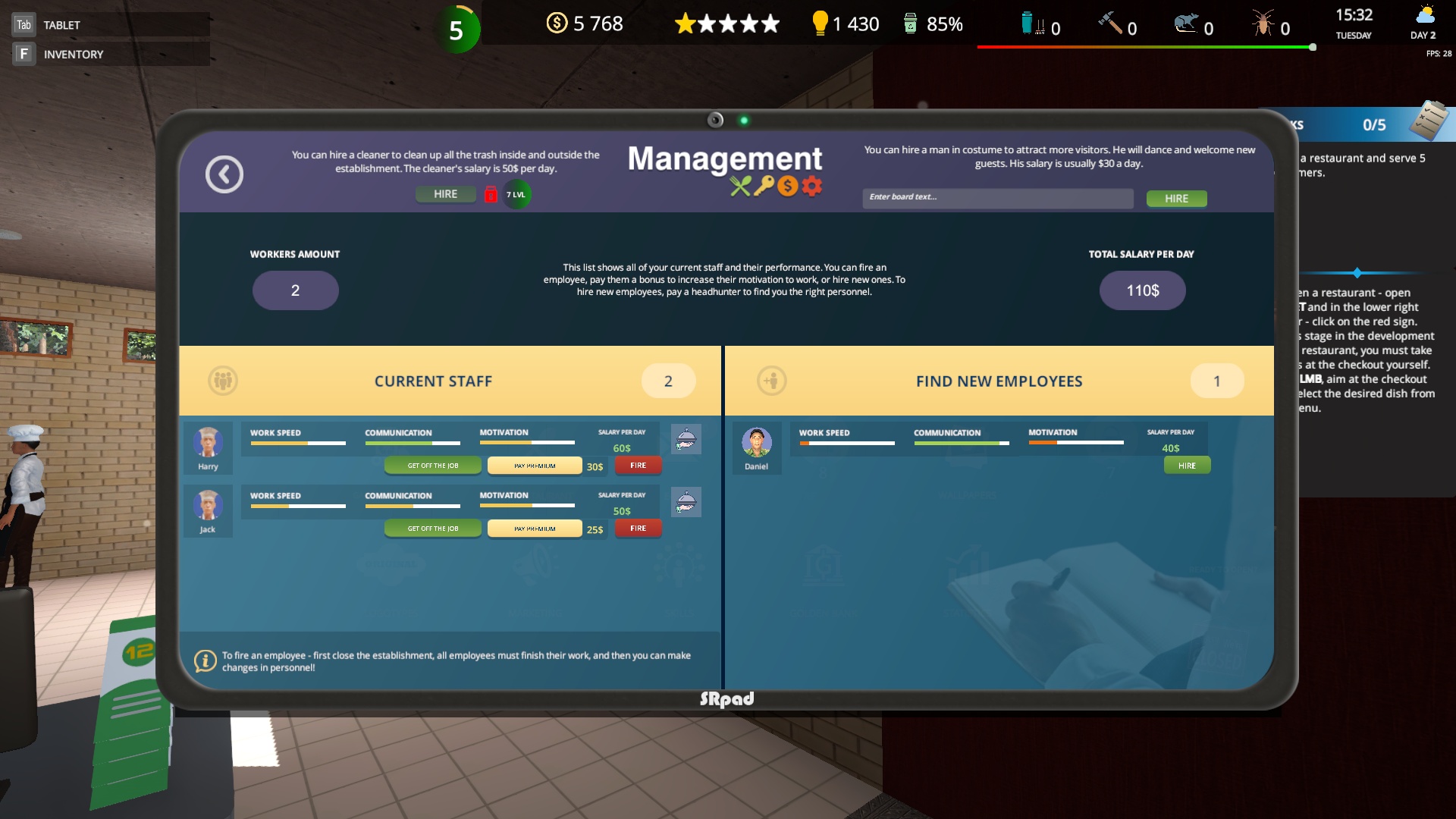
Task: Click the gear icon under Management title
Action: pos(811,186)
